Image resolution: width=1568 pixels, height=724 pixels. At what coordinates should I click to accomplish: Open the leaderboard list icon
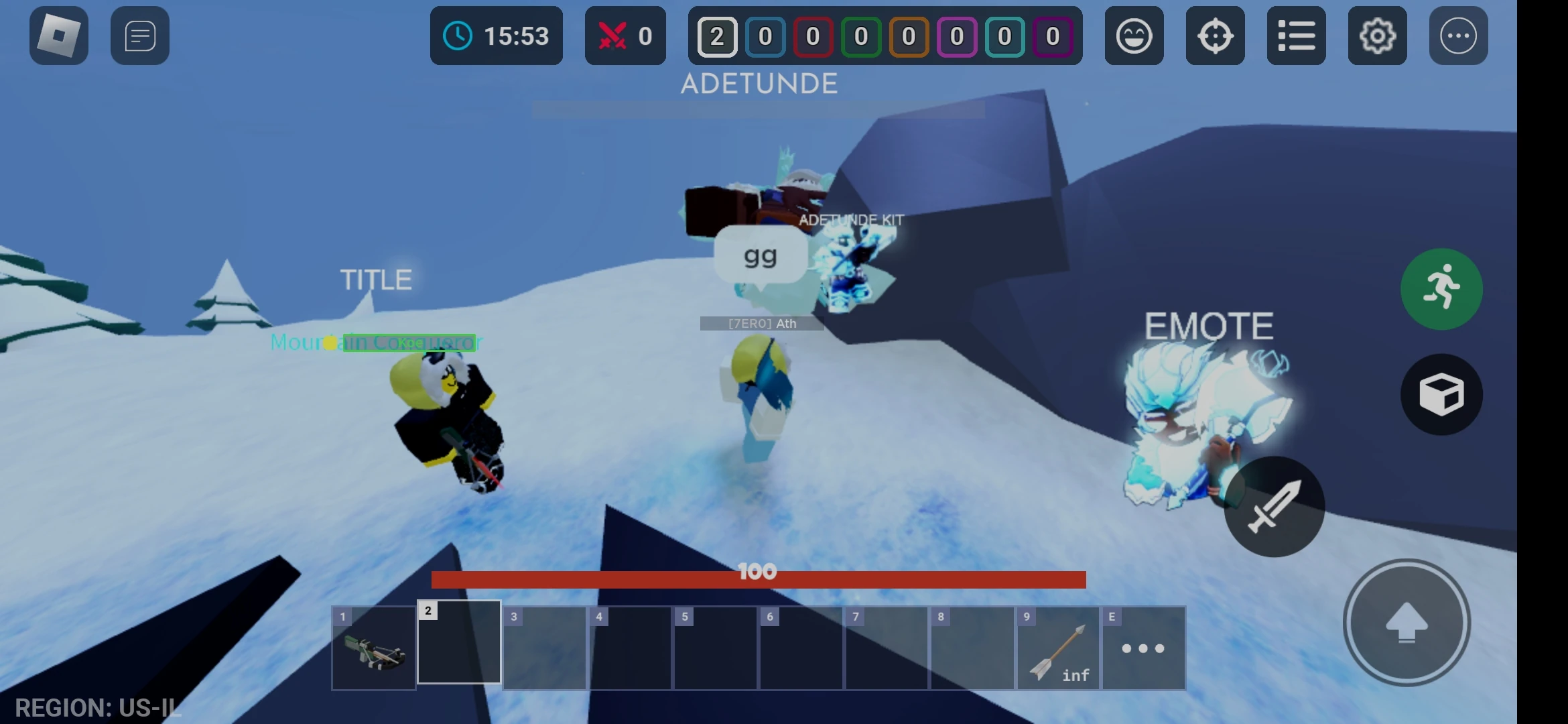coord(1297,36)
